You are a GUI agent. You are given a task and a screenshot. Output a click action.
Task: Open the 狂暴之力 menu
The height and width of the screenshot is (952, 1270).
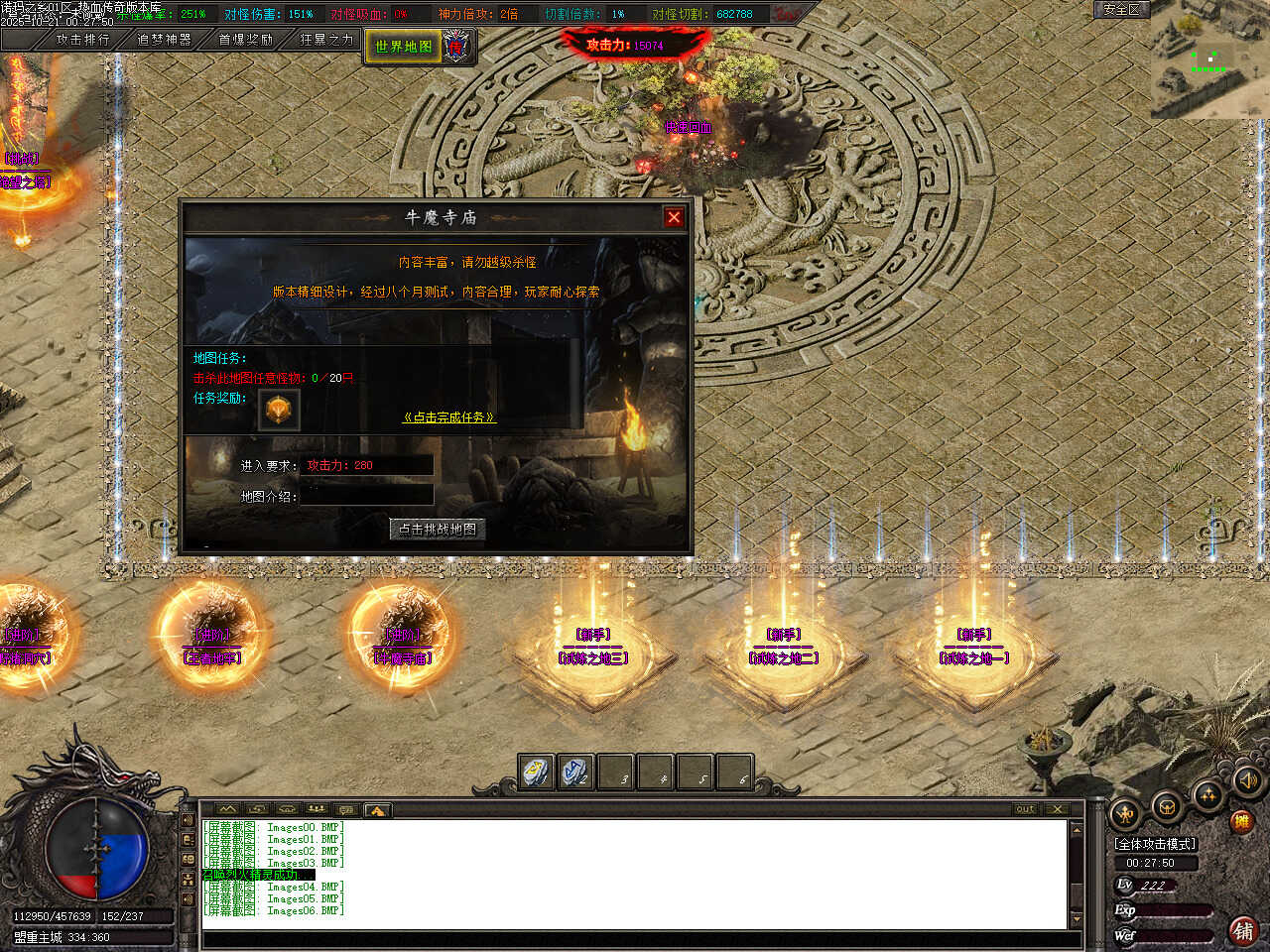click(x=326, y=40)
